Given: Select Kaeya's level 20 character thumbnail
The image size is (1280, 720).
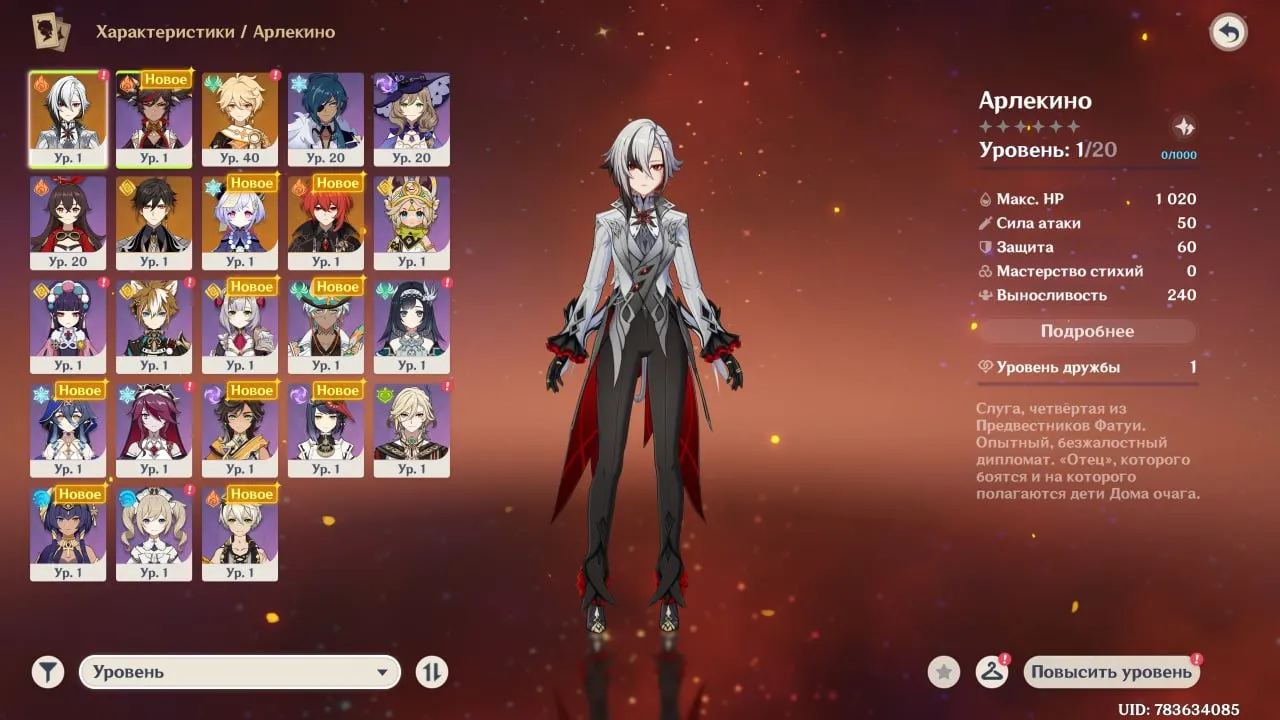Looking at the screenshot, I should click(325, 118).
